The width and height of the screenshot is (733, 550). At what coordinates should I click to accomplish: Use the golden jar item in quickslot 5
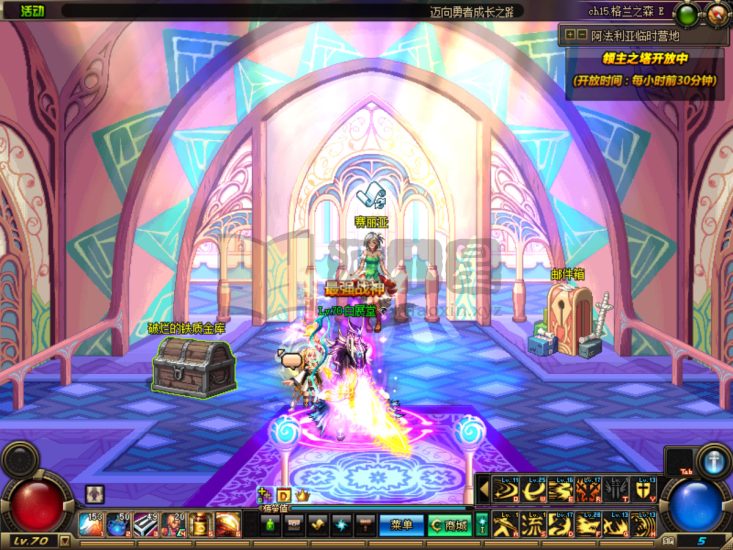coord(200,523)
